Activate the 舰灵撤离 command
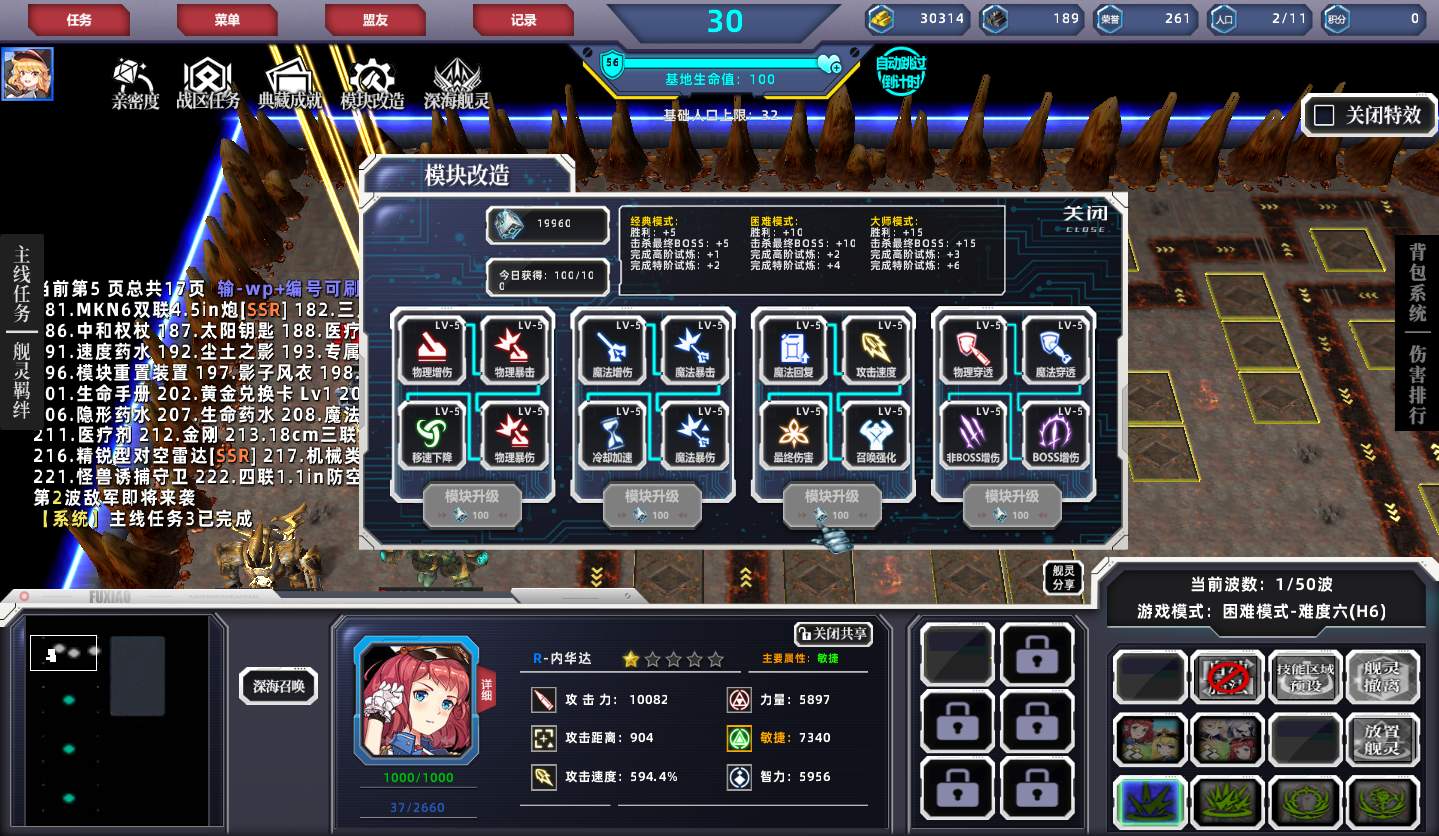The height and width of the screenshot is (836, 1439). point(1383,677)
